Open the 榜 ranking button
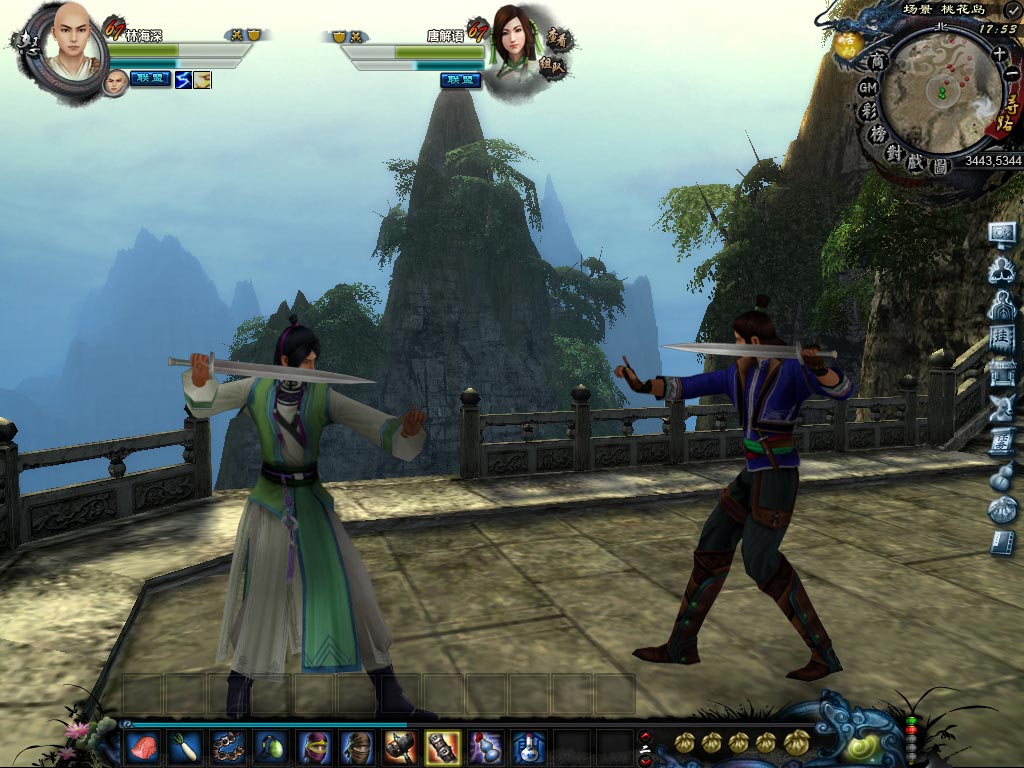Screen dimensions: 1024x768 (879, 134)
